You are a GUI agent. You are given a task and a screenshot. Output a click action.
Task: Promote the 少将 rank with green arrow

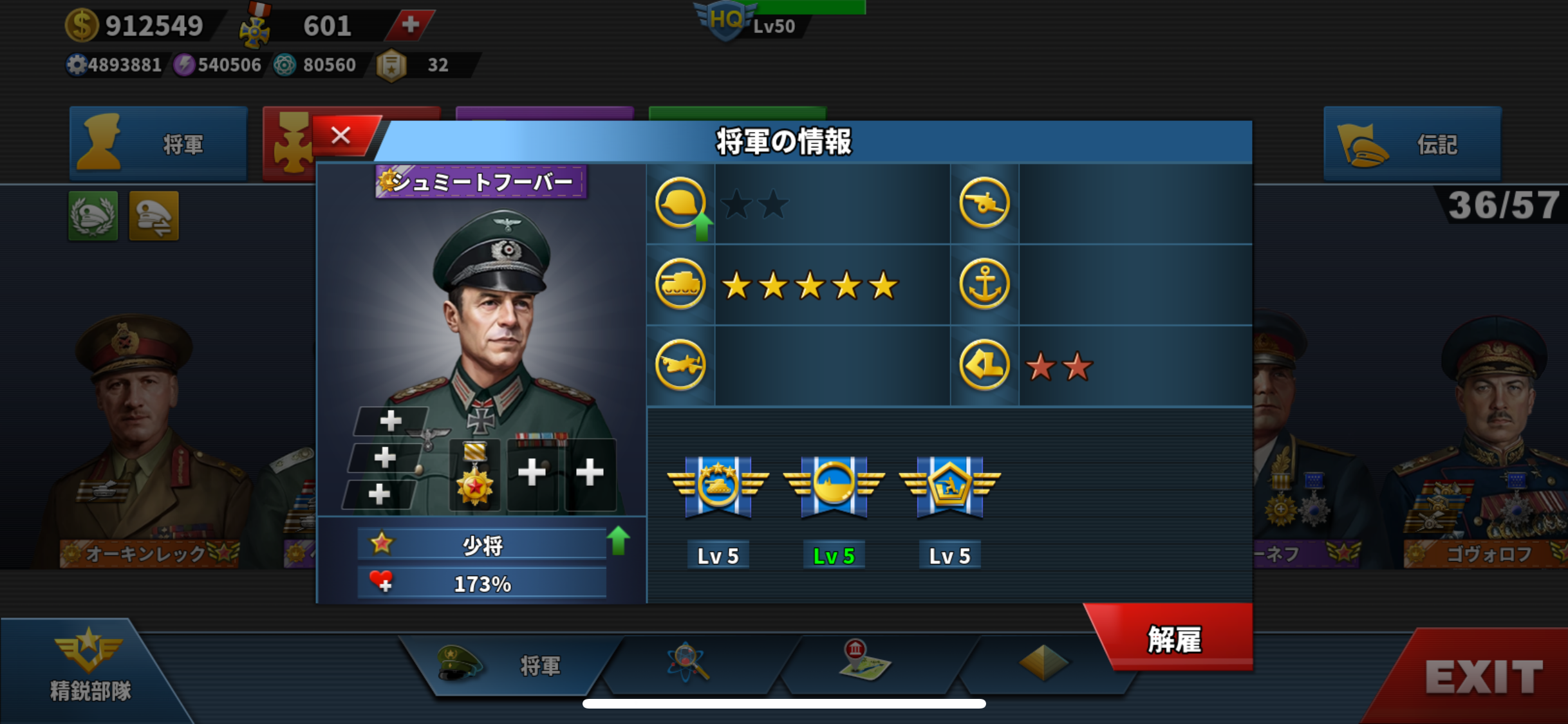(x=618, y=541)
